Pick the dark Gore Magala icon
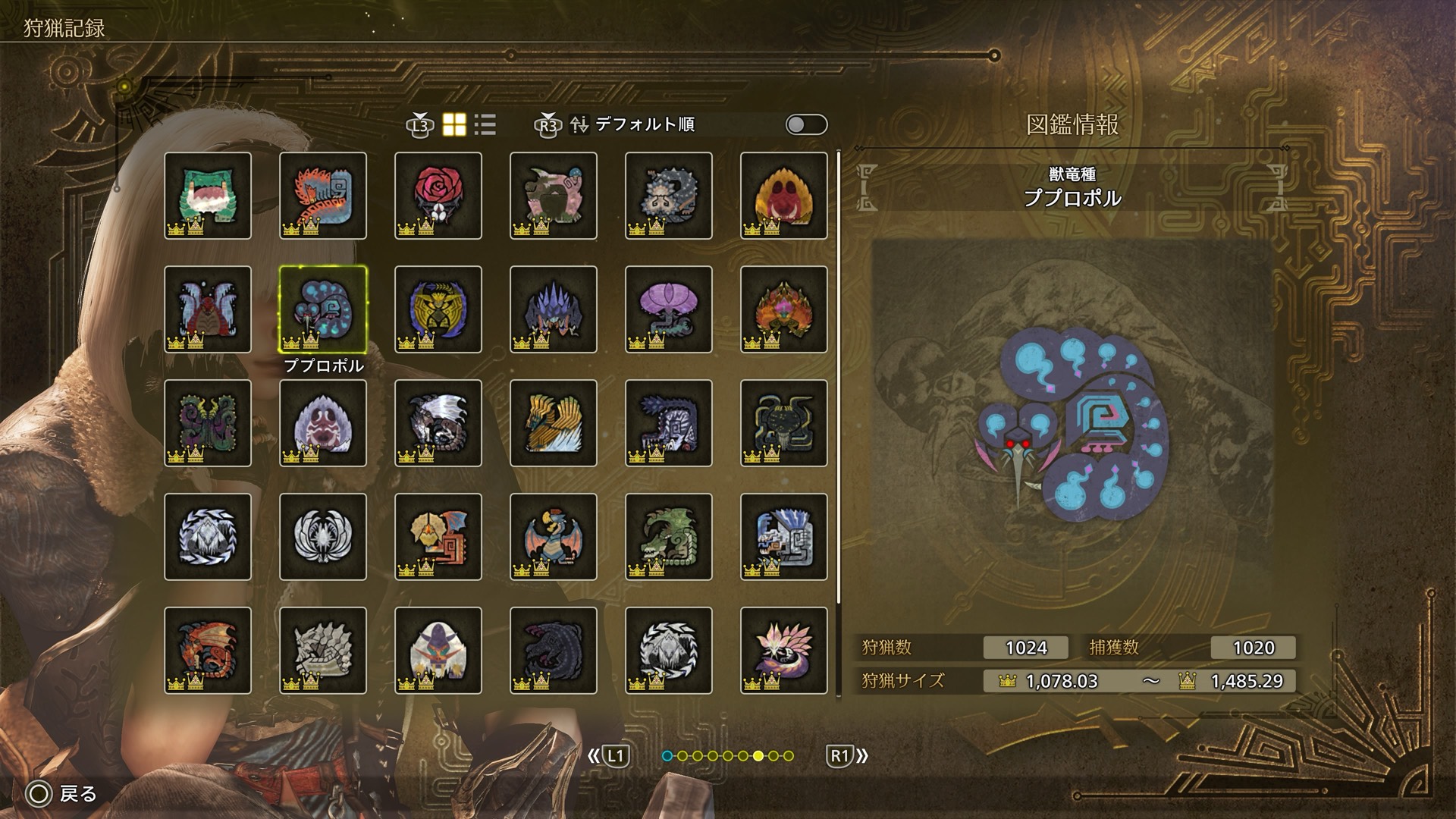Screen dimensions: 1456x819 click(554, 651)
